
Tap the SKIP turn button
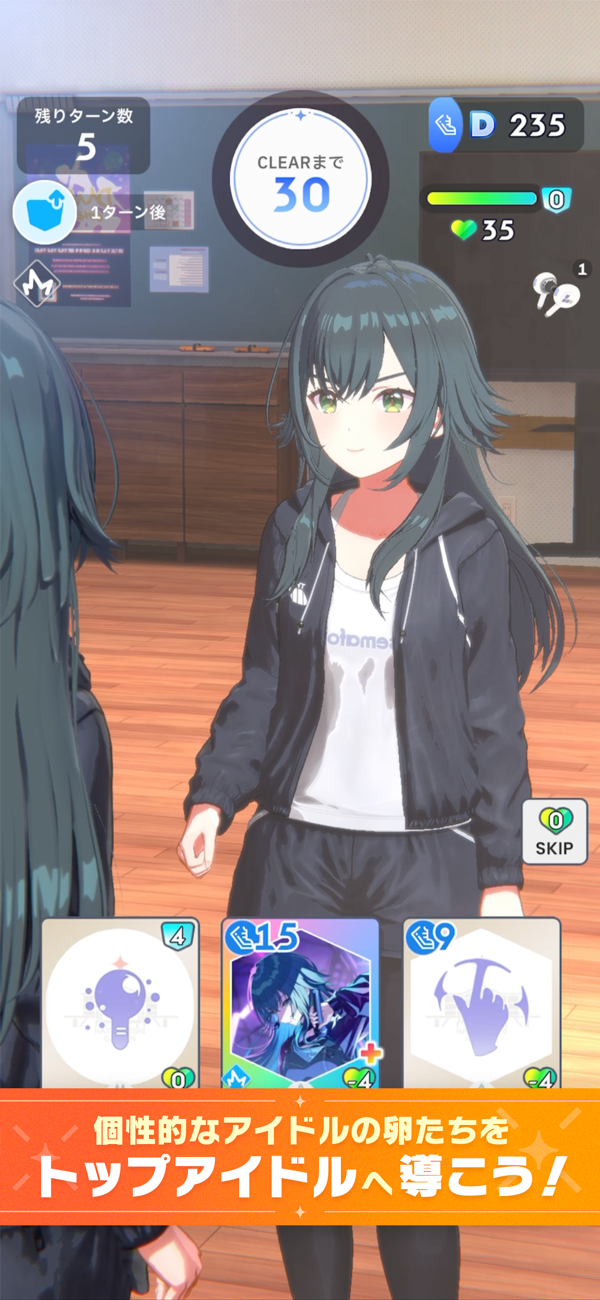click(x=554, y=832)
